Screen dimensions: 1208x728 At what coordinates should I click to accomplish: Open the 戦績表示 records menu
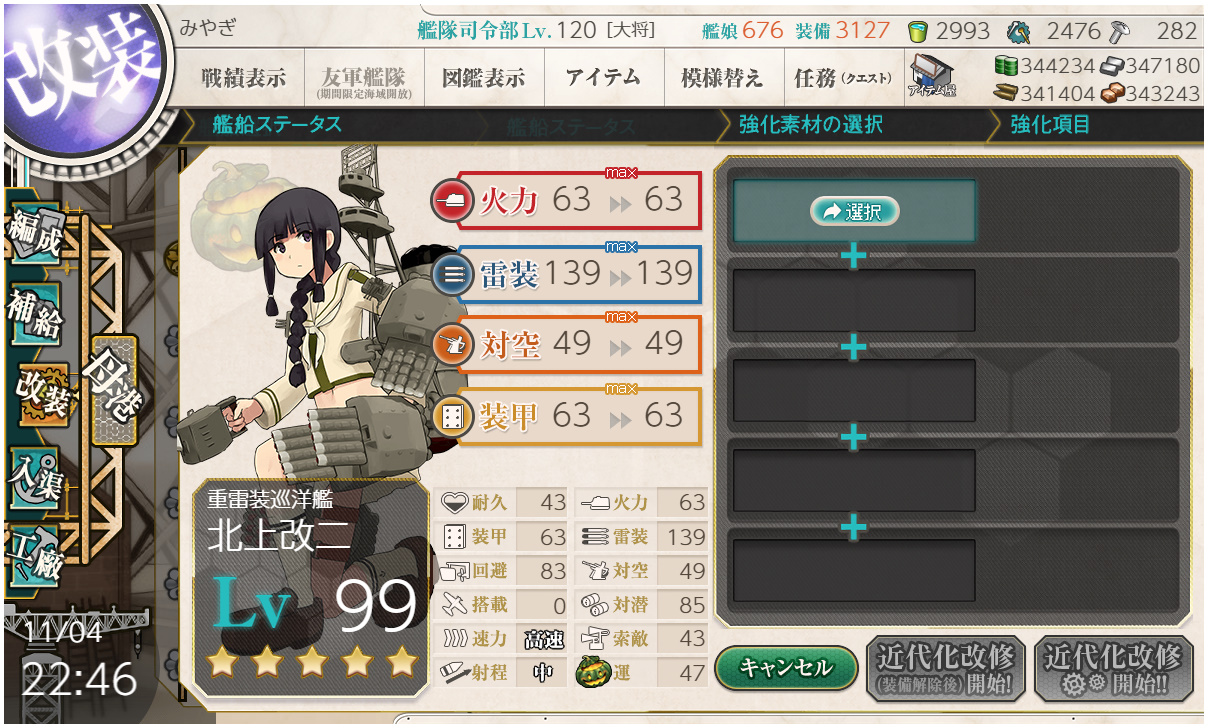pyautogui.click(x=243, y=79)
